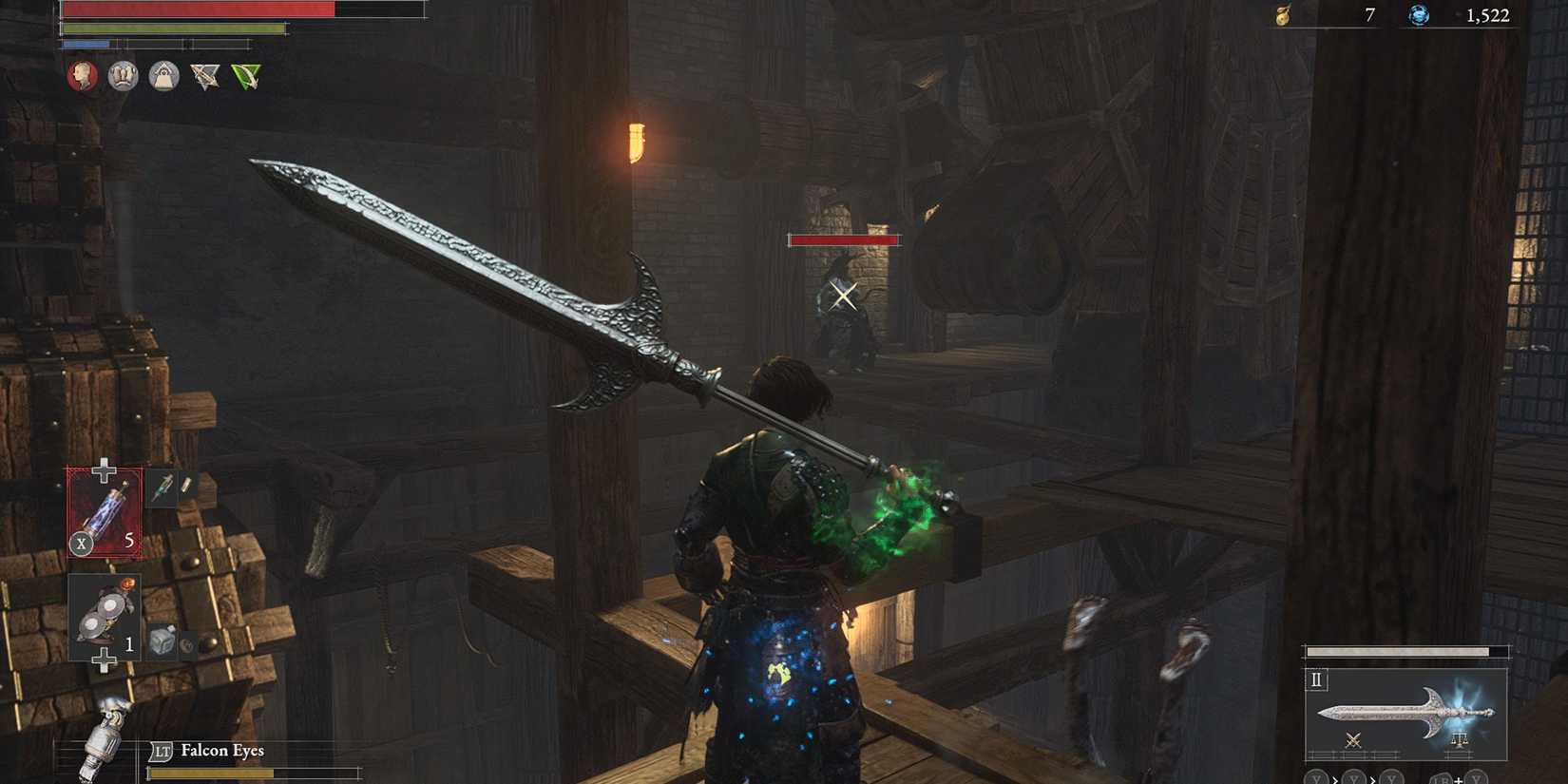Image resolution: width=1568 pixels, height=784 pixels.
Task: Click the plus marker above healing vial slot
Action: (x=105, y=468)
